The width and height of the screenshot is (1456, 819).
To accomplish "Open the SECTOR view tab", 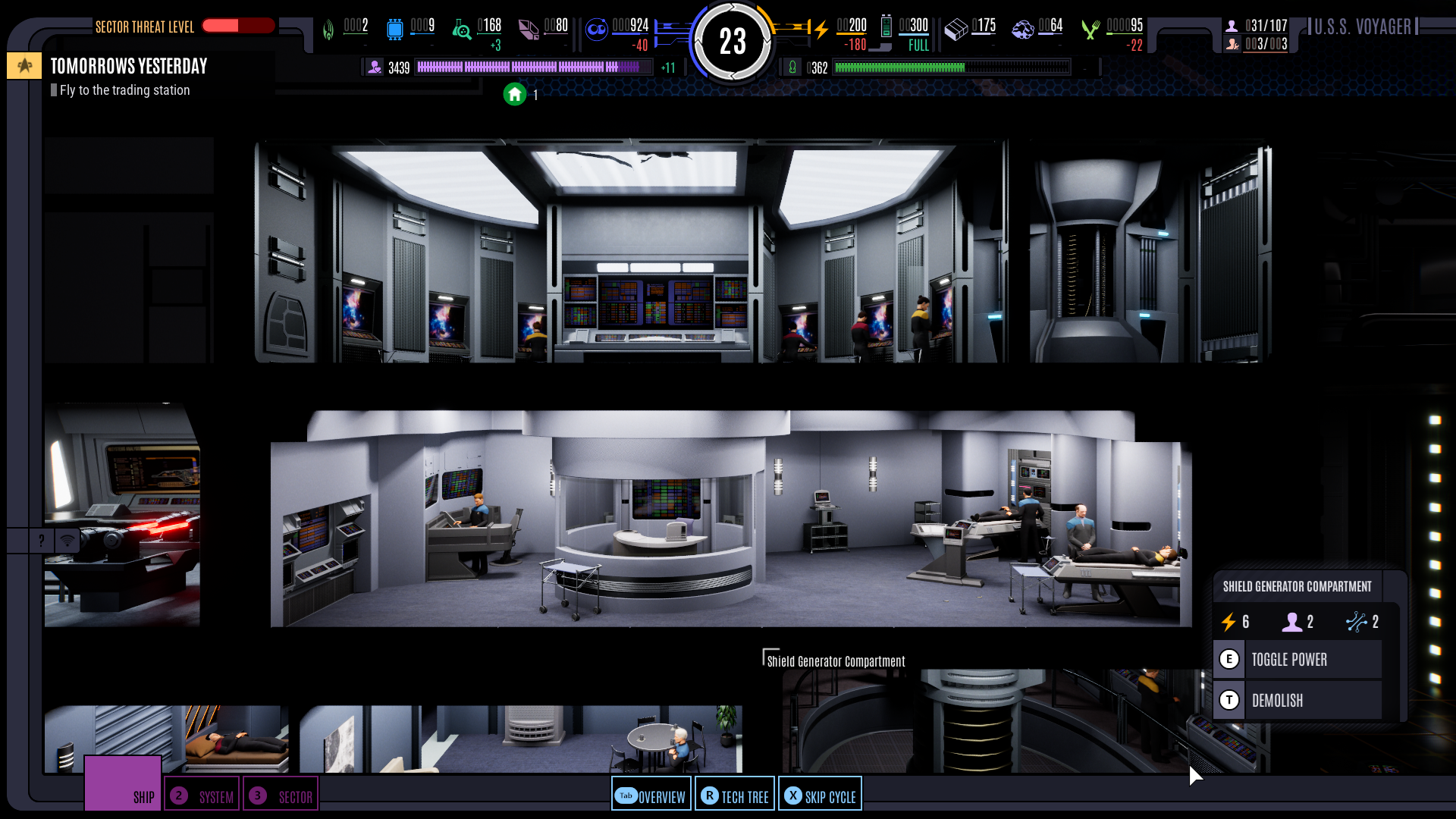I will tap(281, 795).
